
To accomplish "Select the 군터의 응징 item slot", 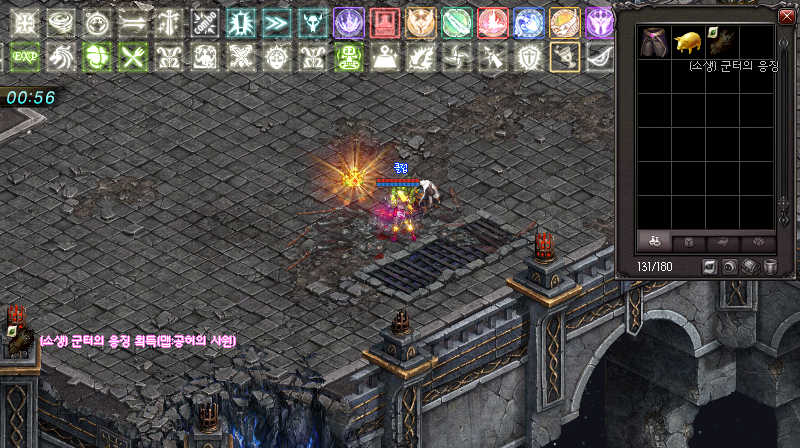I will click(x=723, y=42).
